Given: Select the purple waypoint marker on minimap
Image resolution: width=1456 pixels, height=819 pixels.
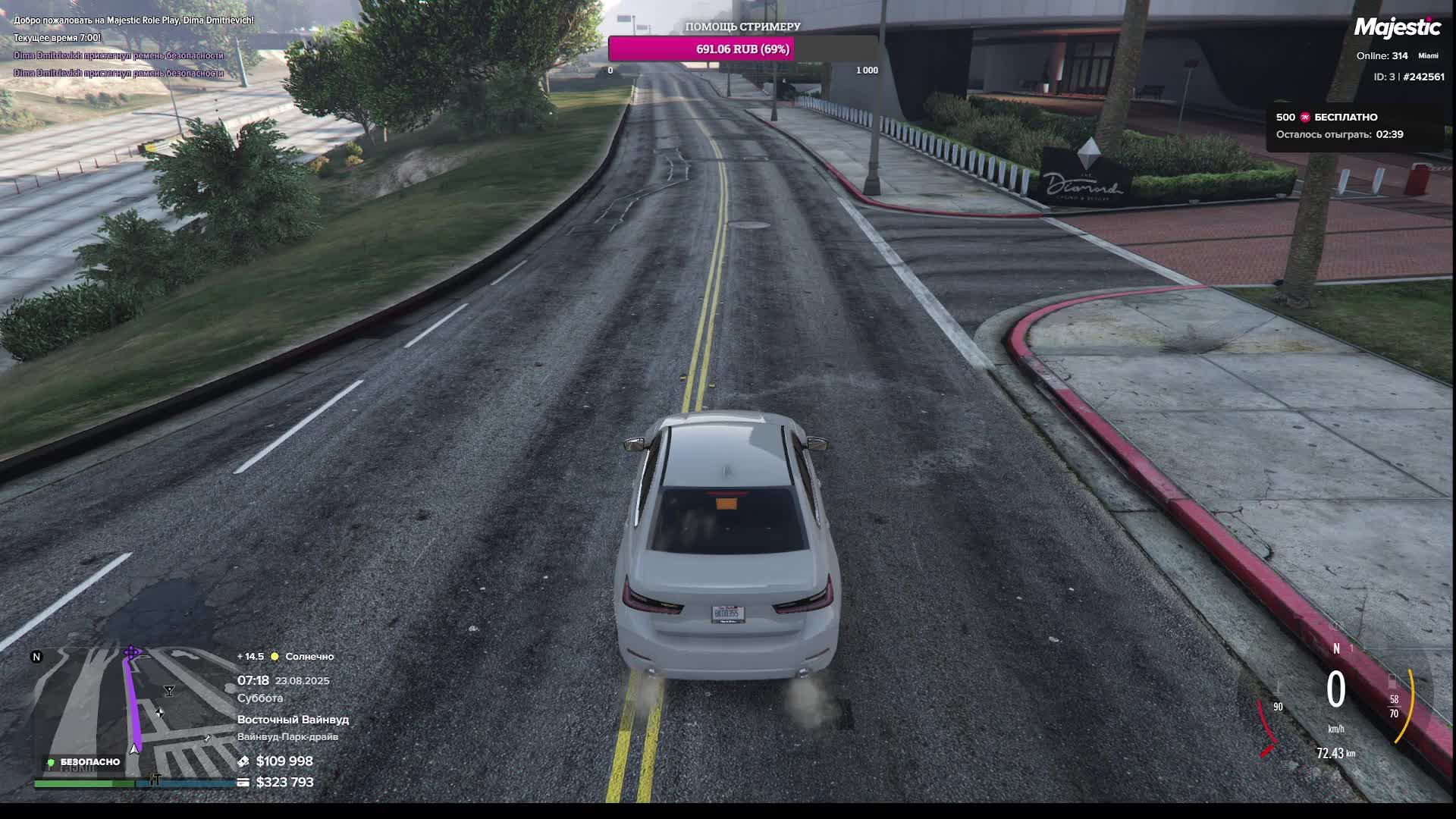Looking at the screenshot, I should pyautogui.click(x=132, y=652).
